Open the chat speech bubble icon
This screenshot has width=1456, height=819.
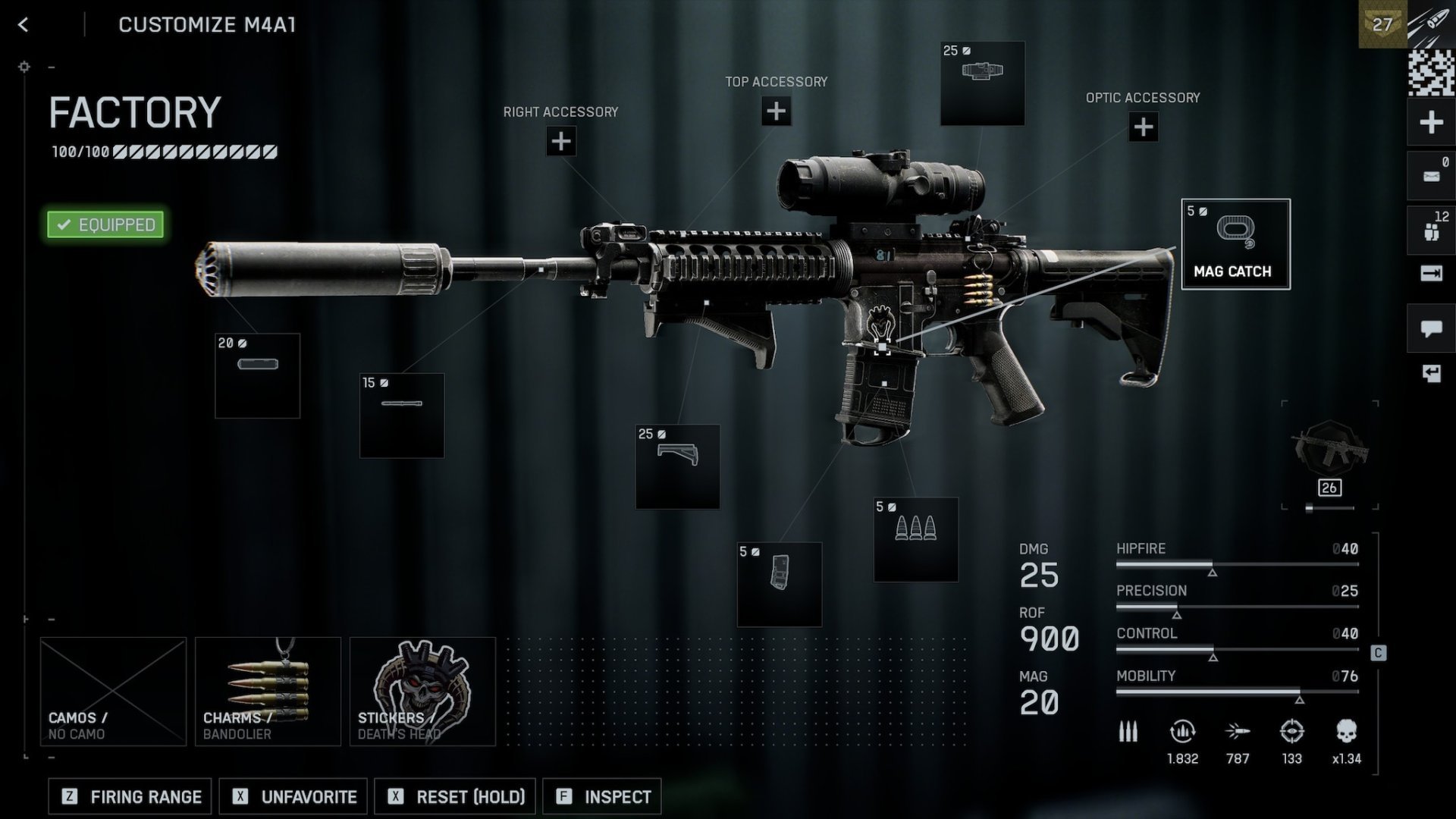[1431, 328]
